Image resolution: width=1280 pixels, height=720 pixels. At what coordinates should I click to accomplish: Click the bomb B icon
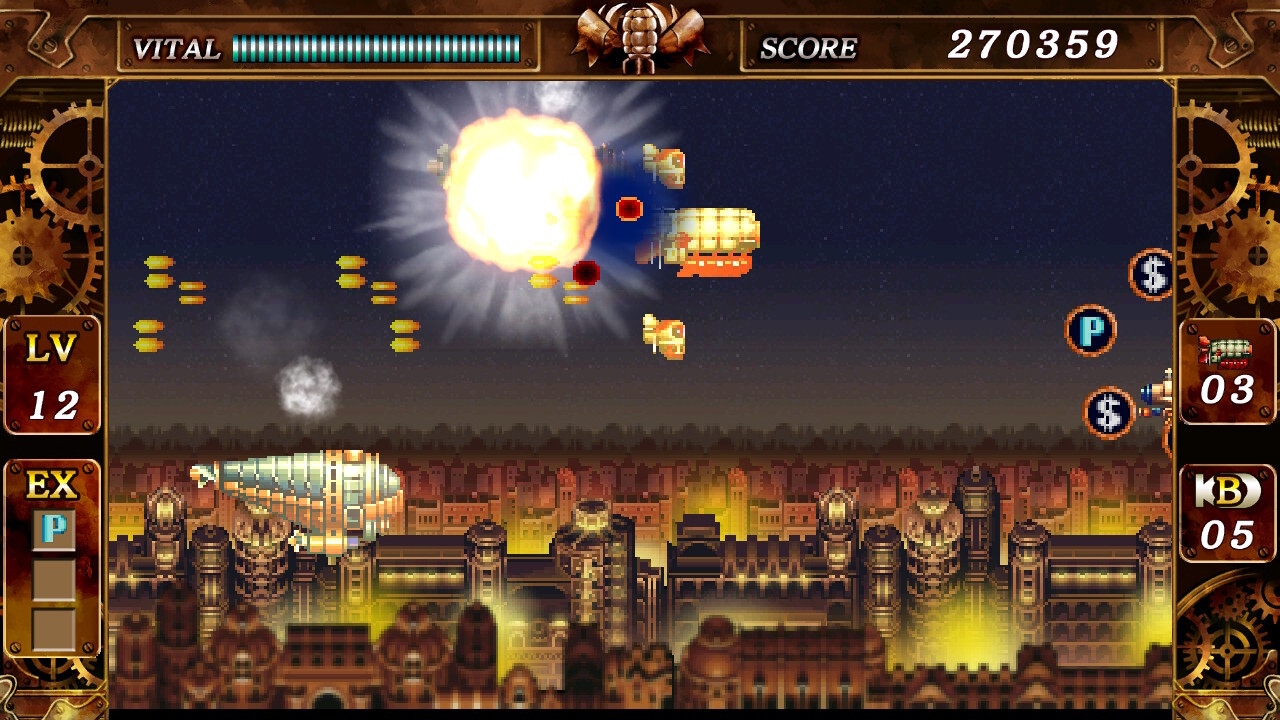pyautogui.click(x=1227, y=490)
